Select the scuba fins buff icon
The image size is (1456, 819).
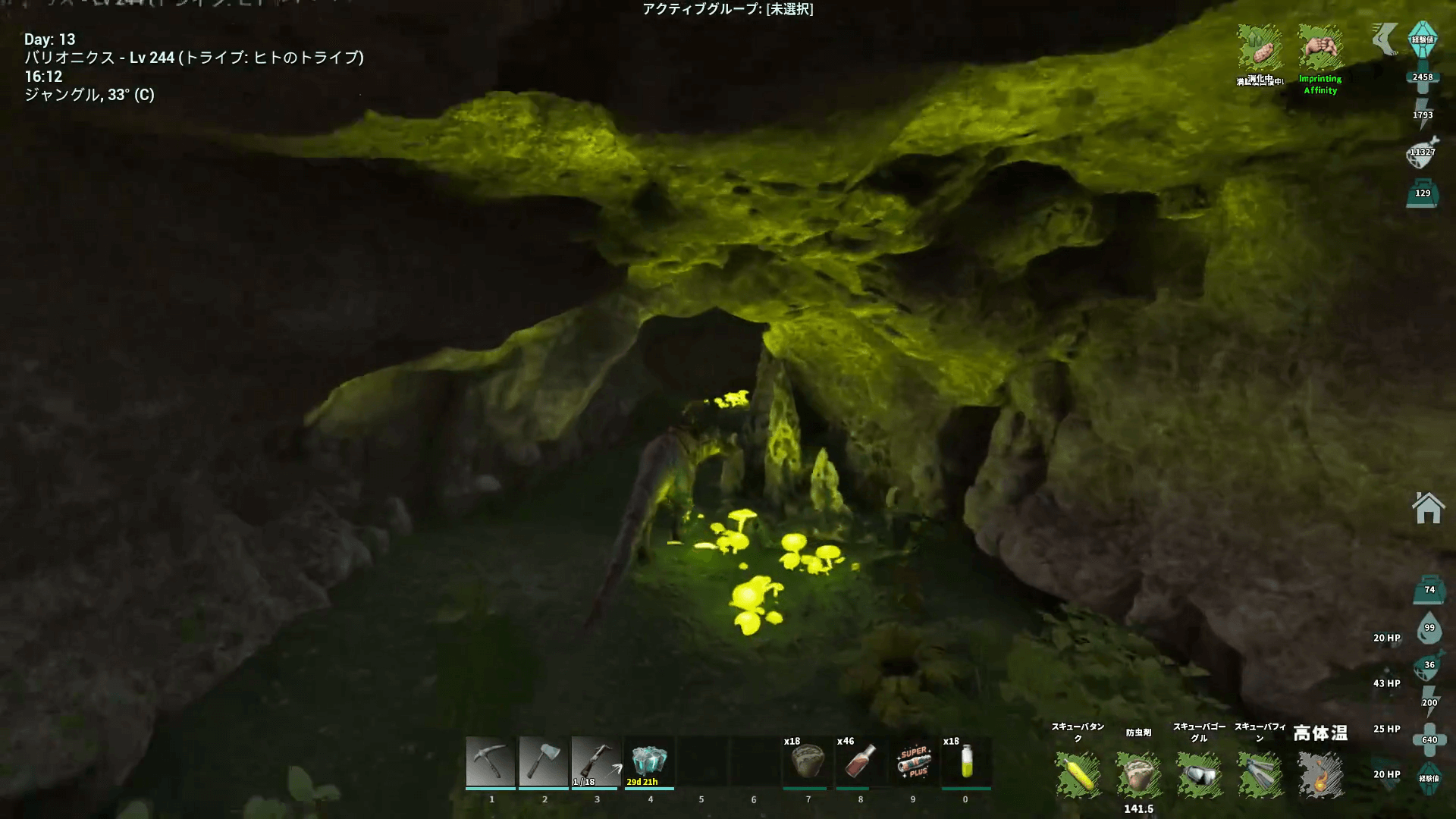(x=1260, y=775)
